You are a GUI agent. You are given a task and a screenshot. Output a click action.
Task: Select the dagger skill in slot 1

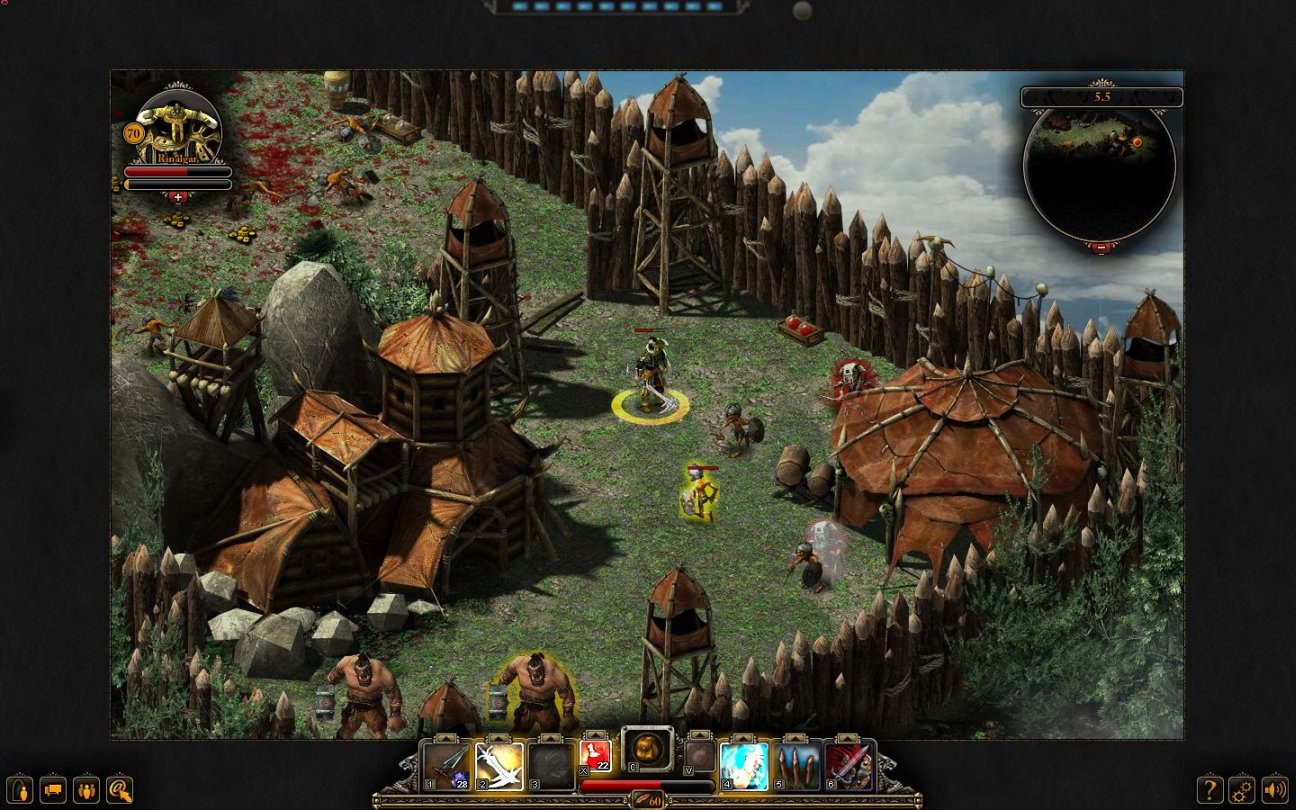(446, 766)
